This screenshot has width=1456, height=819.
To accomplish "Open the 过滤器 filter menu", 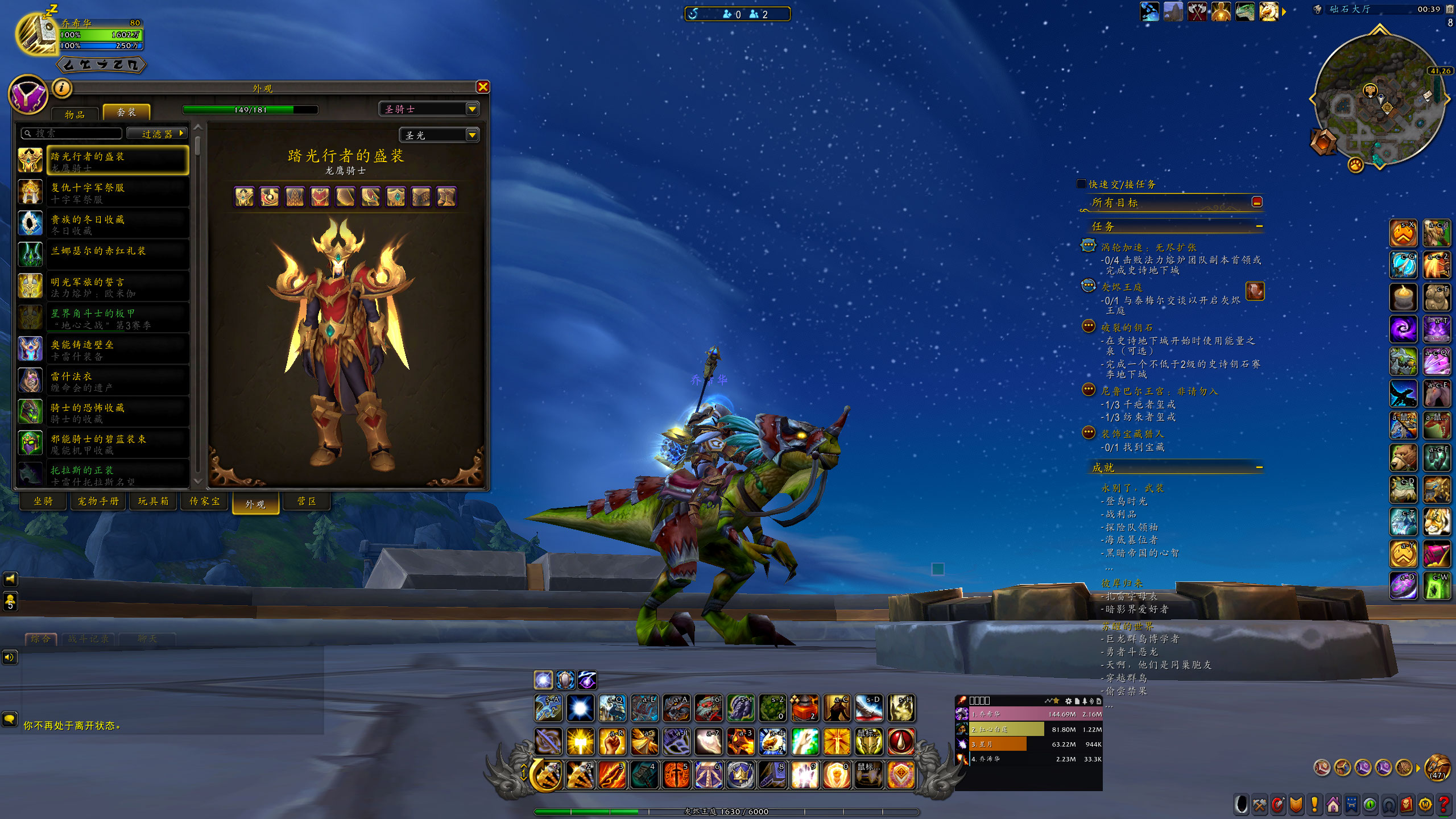I will coord(158,134).
